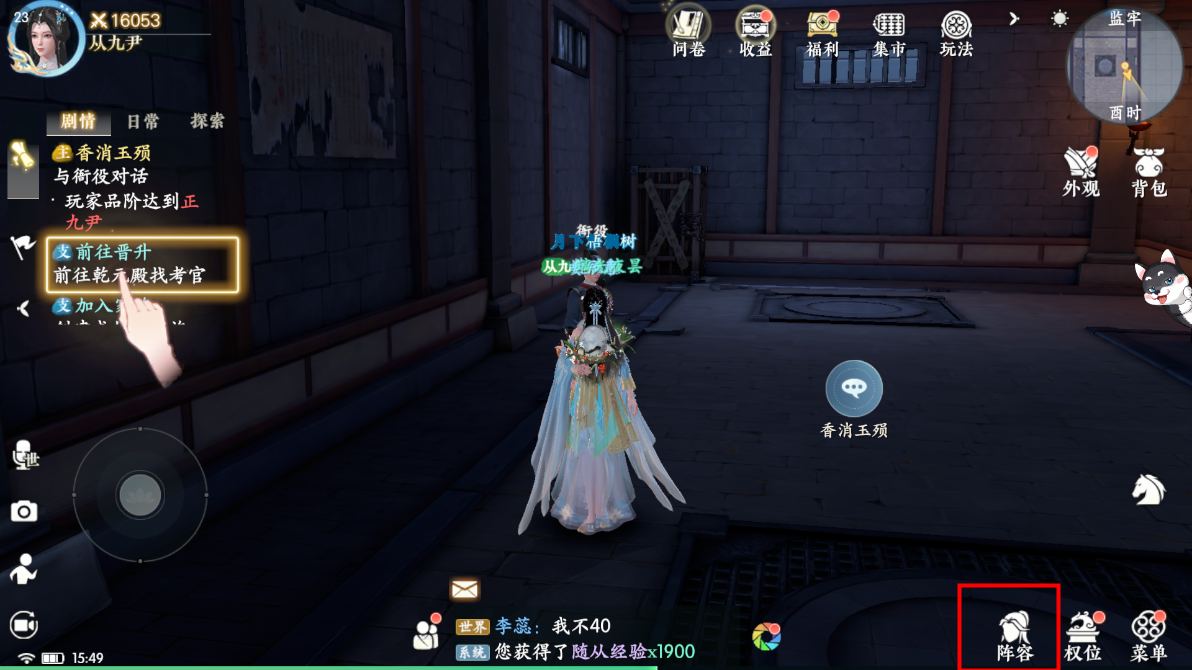Open the 福利 welfare menu
This screenshot has width=1192, height=670.
coord(822,30)
